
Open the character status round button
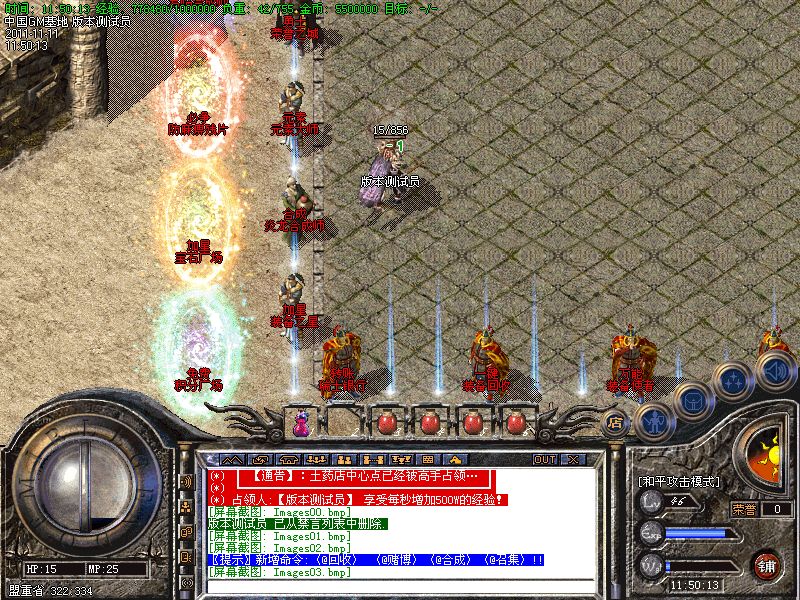coord(653,421)
